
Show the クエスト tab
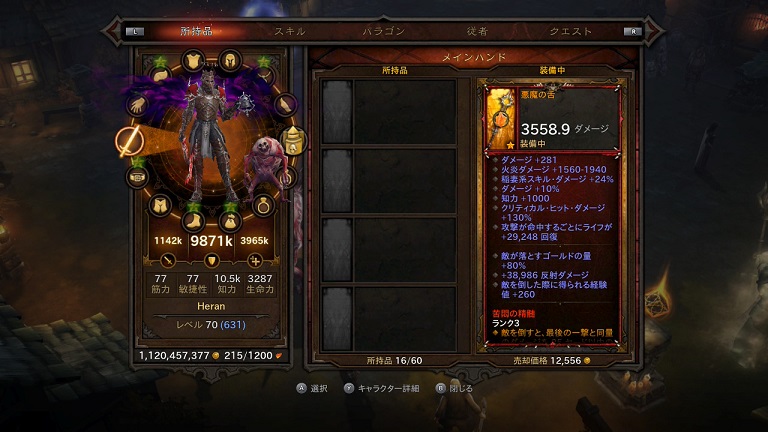coord(570,31)
